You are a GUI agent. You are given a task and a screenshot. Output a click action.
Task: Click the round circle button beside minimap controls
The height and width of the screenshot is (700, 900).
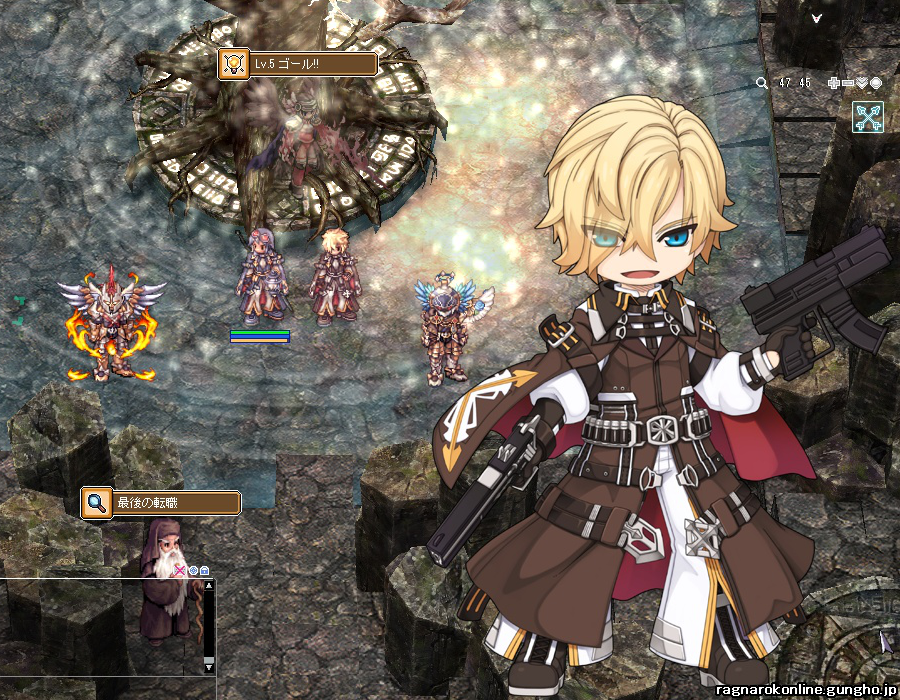[876, 83]
